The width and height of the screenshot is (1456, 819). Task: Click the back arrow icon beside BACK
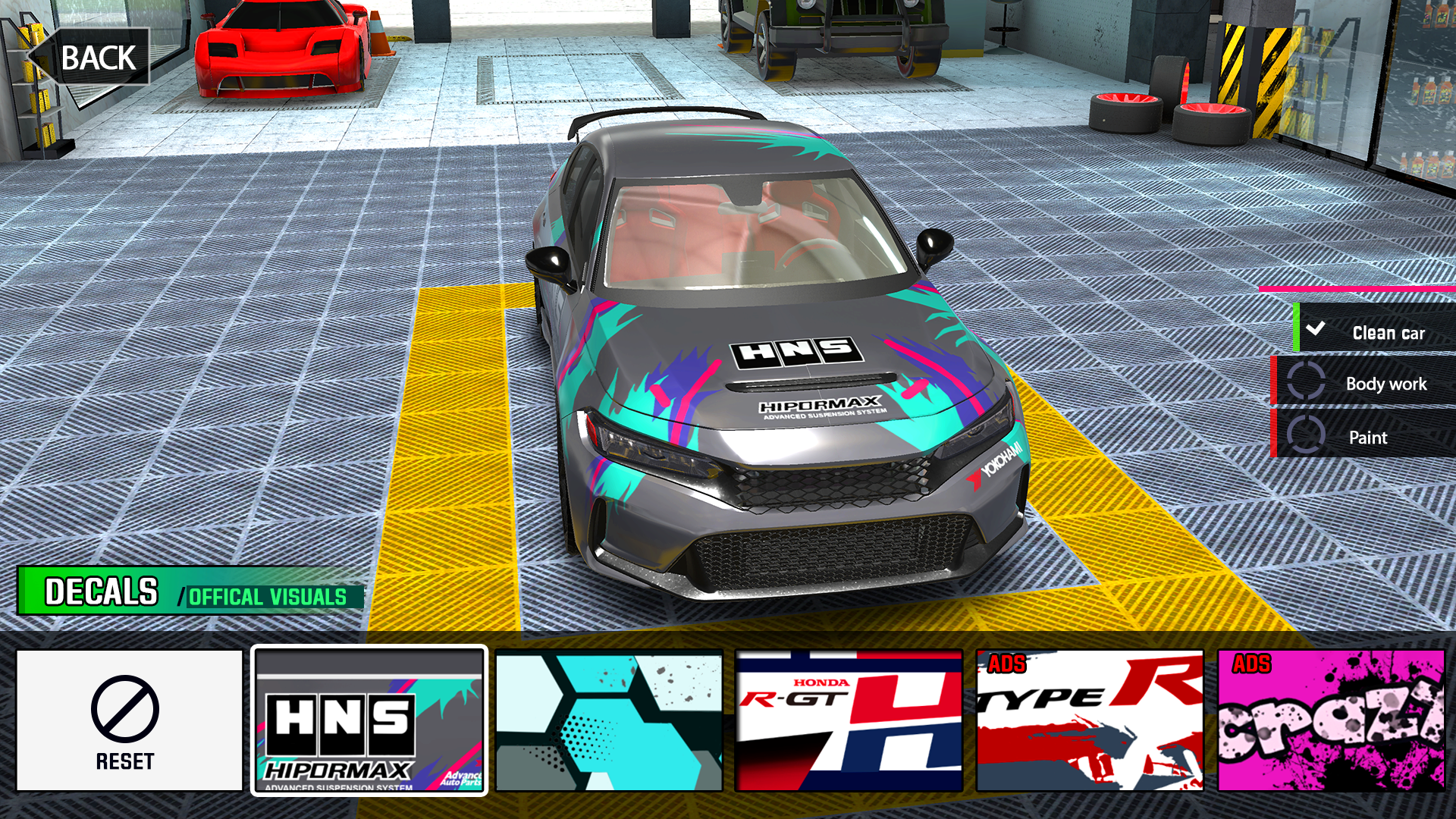point(35,55)
